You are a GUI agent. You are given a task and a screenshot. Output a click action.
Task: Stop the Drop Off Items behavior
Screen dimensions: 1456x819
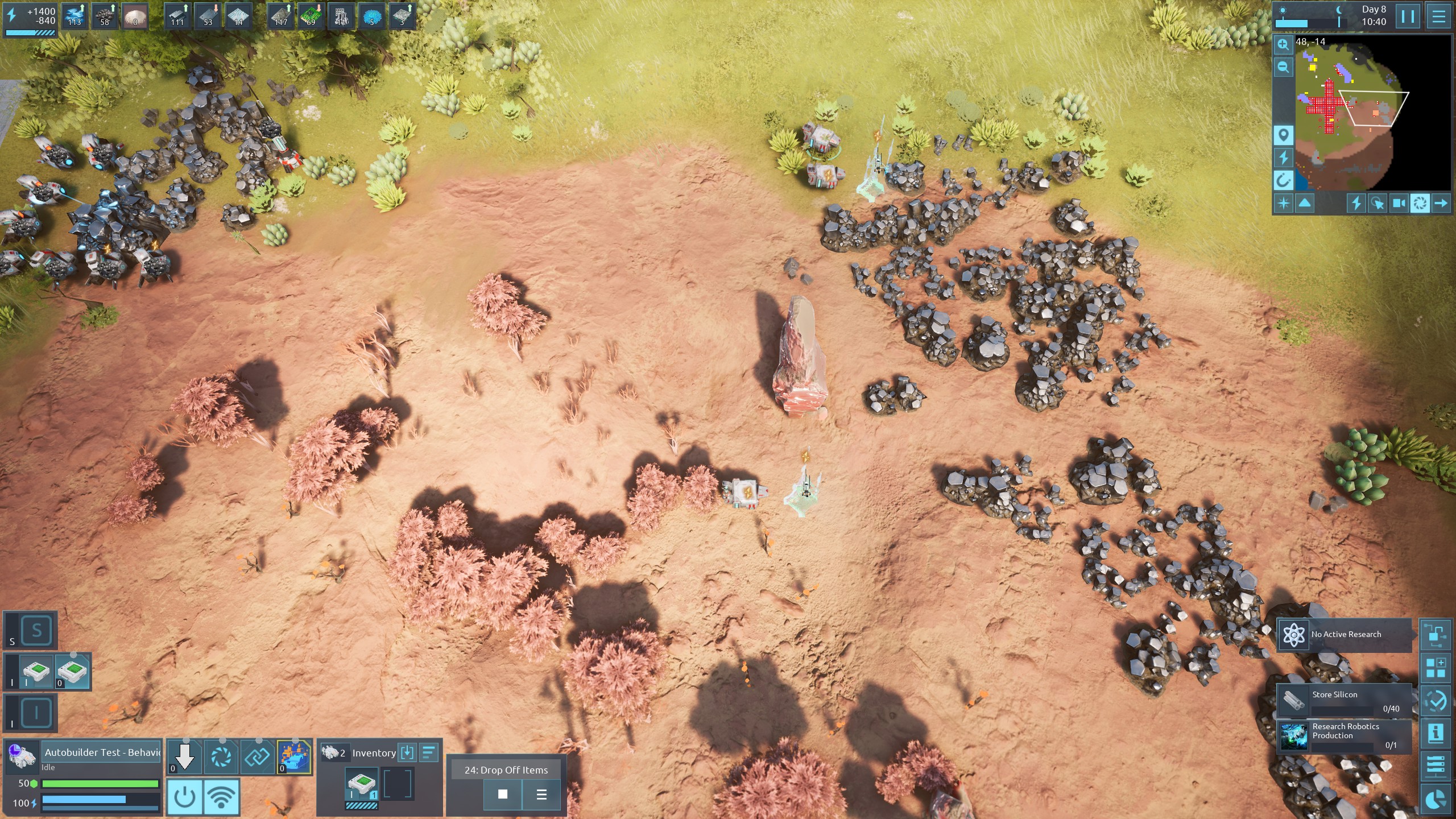tap(503, 794)
